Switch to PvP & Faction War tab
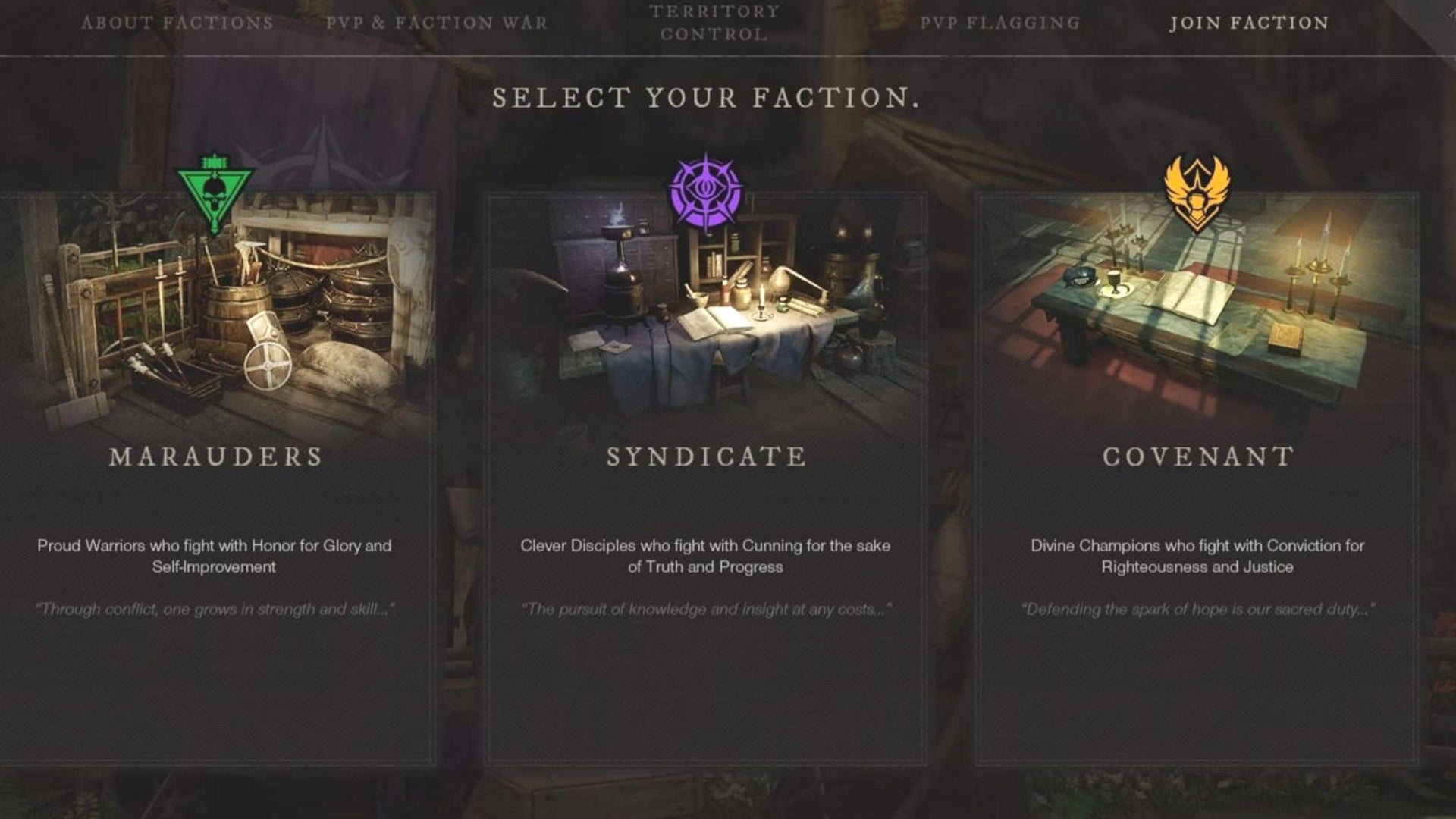1456x819 pixels. 435,23
